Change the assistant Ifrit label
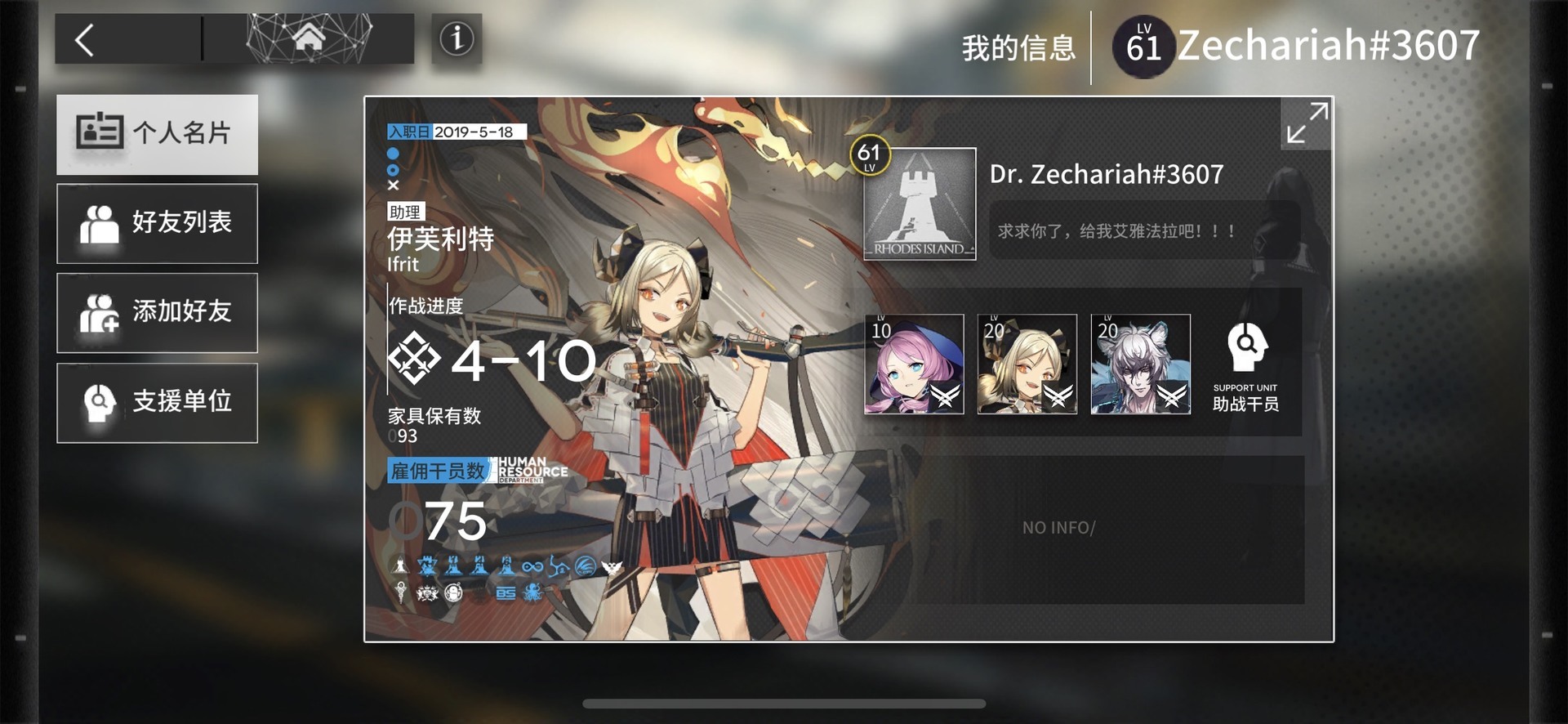 pyautogui.click(x=439, y=239)
